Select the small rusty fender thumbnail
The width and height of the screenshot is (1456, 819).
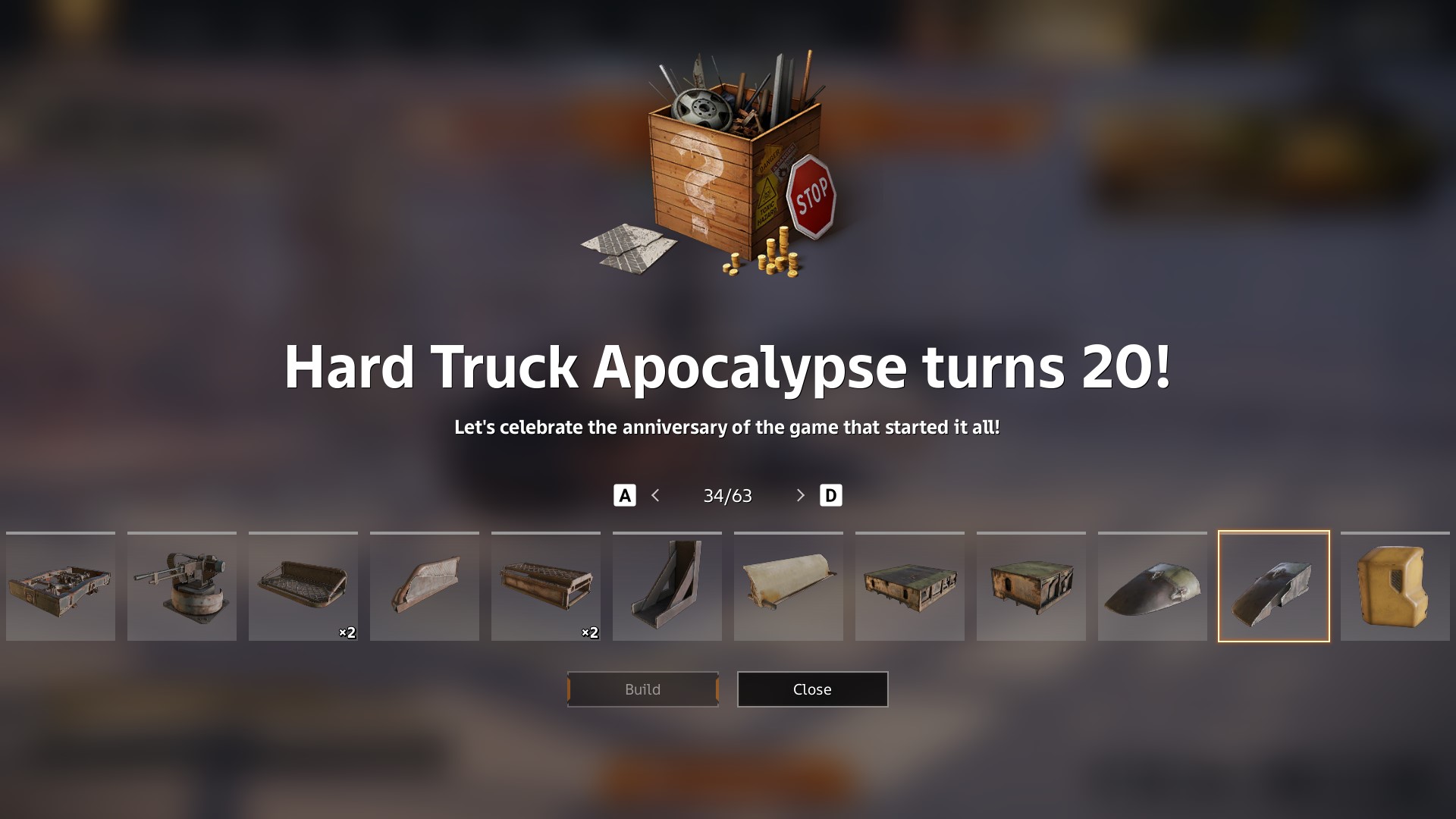pyautogui.click(x=425, y=586)
